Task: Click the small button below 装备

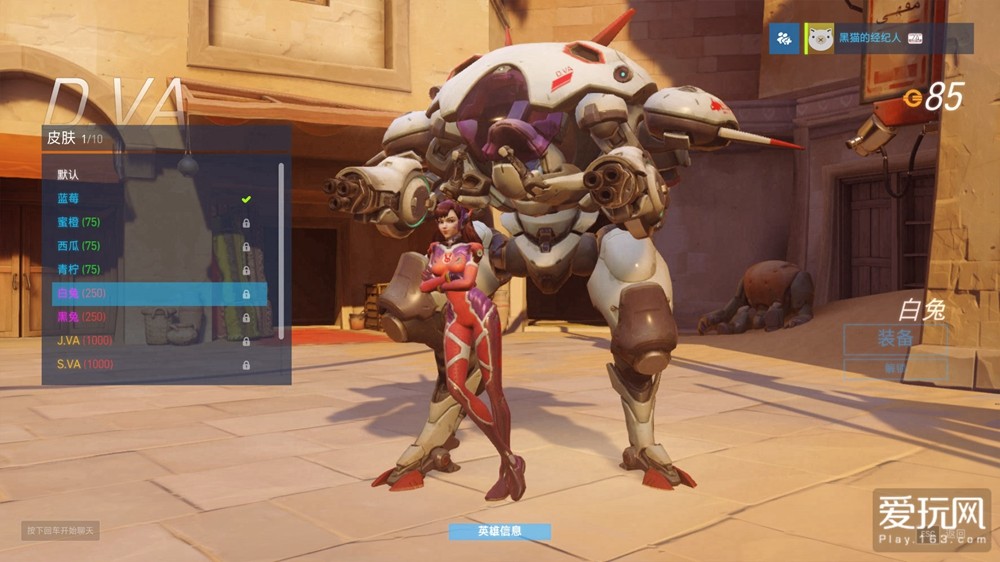Action: (x=895, y=368)
